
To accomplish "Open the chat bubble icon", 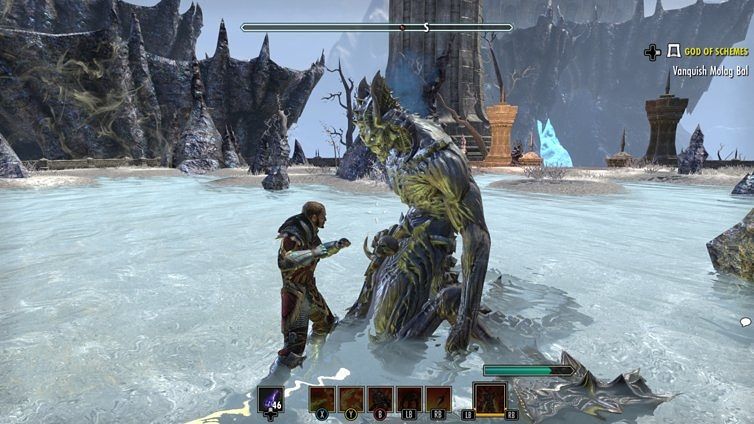I will click(745, 322).
